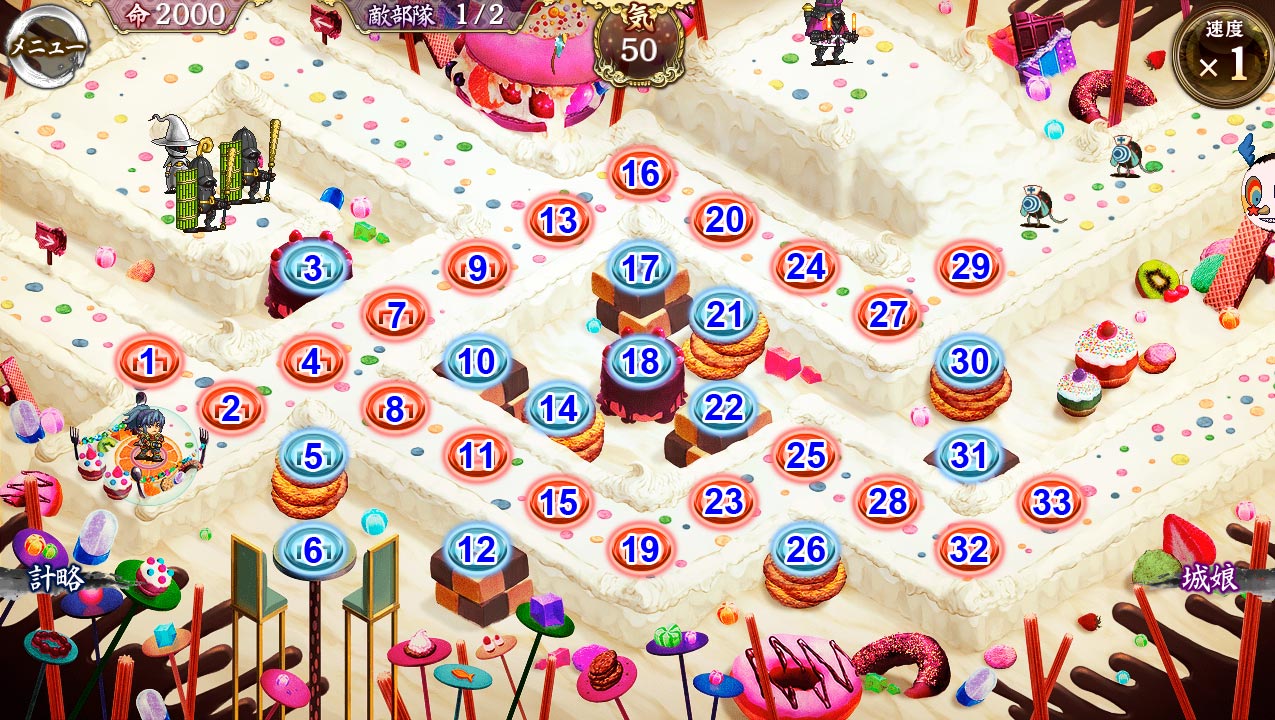
Task: Select red placement tile number 1
Action: (x=149, y=362)
